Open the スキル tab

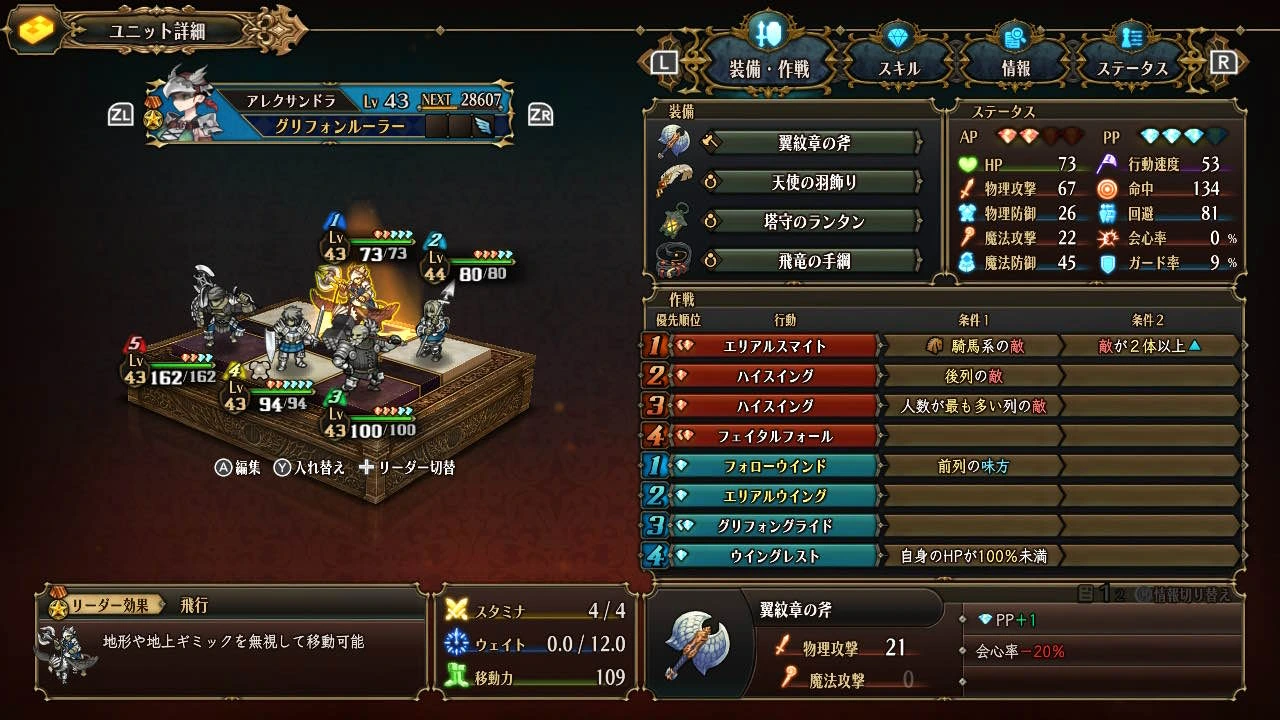[899, 68]
